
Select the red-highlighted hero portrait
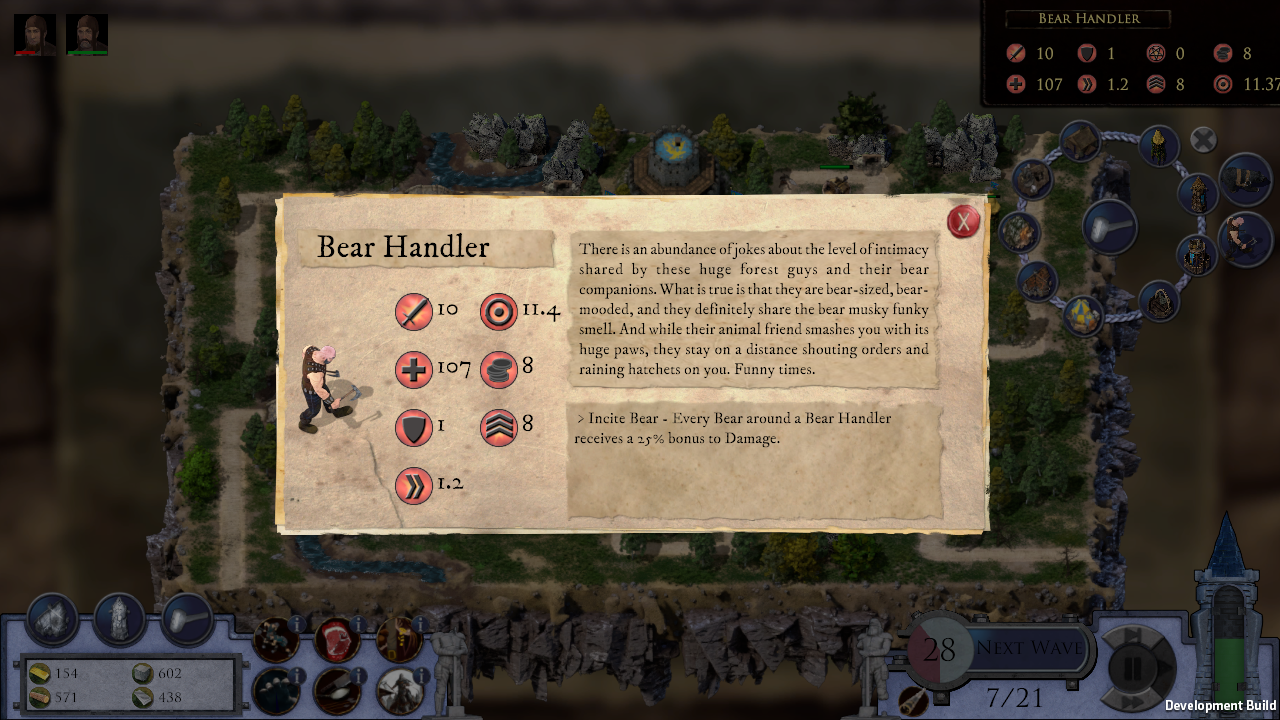pos(35,34)
